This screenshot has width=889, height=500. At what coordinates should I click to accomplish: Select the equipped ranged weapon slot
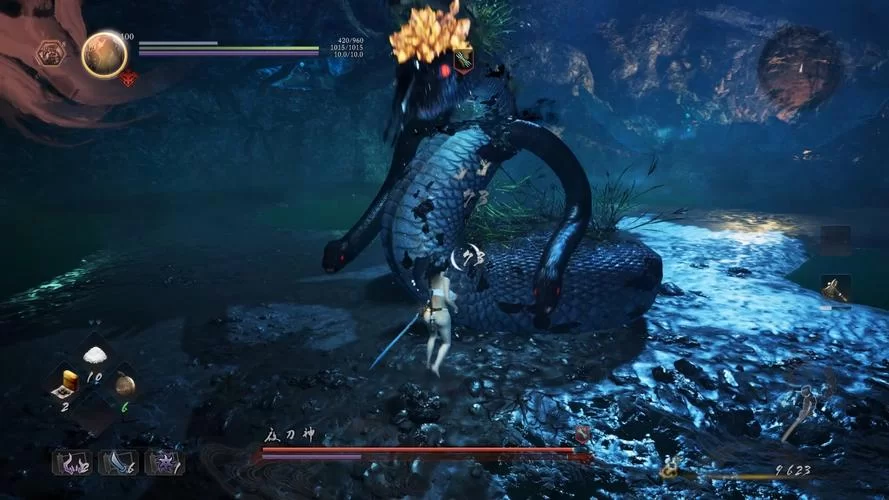pos(835,289)
